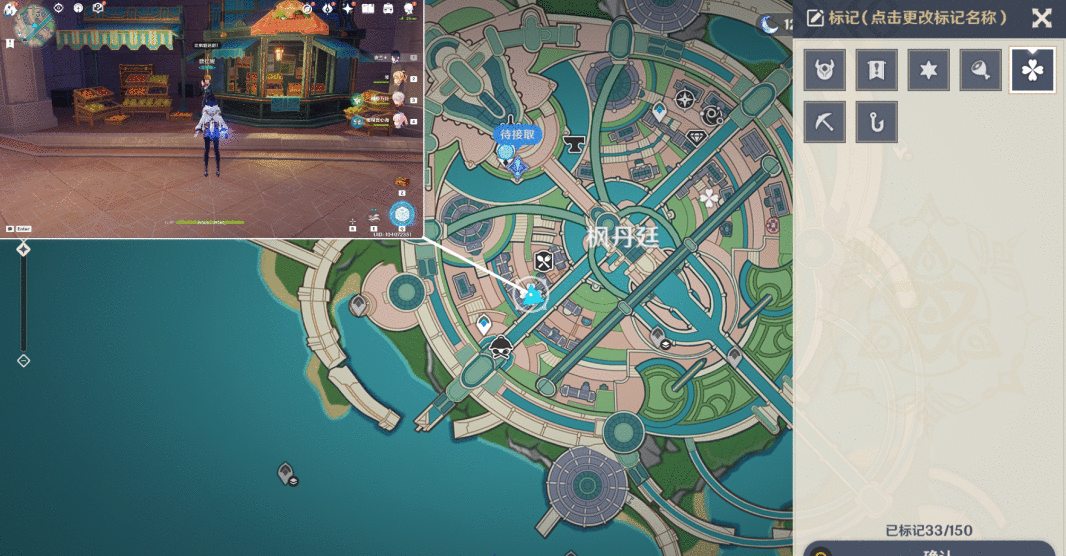1066x556 pixels.
Task: Click the hat-wearing NPC marker on the map
Action: (501, 348)
